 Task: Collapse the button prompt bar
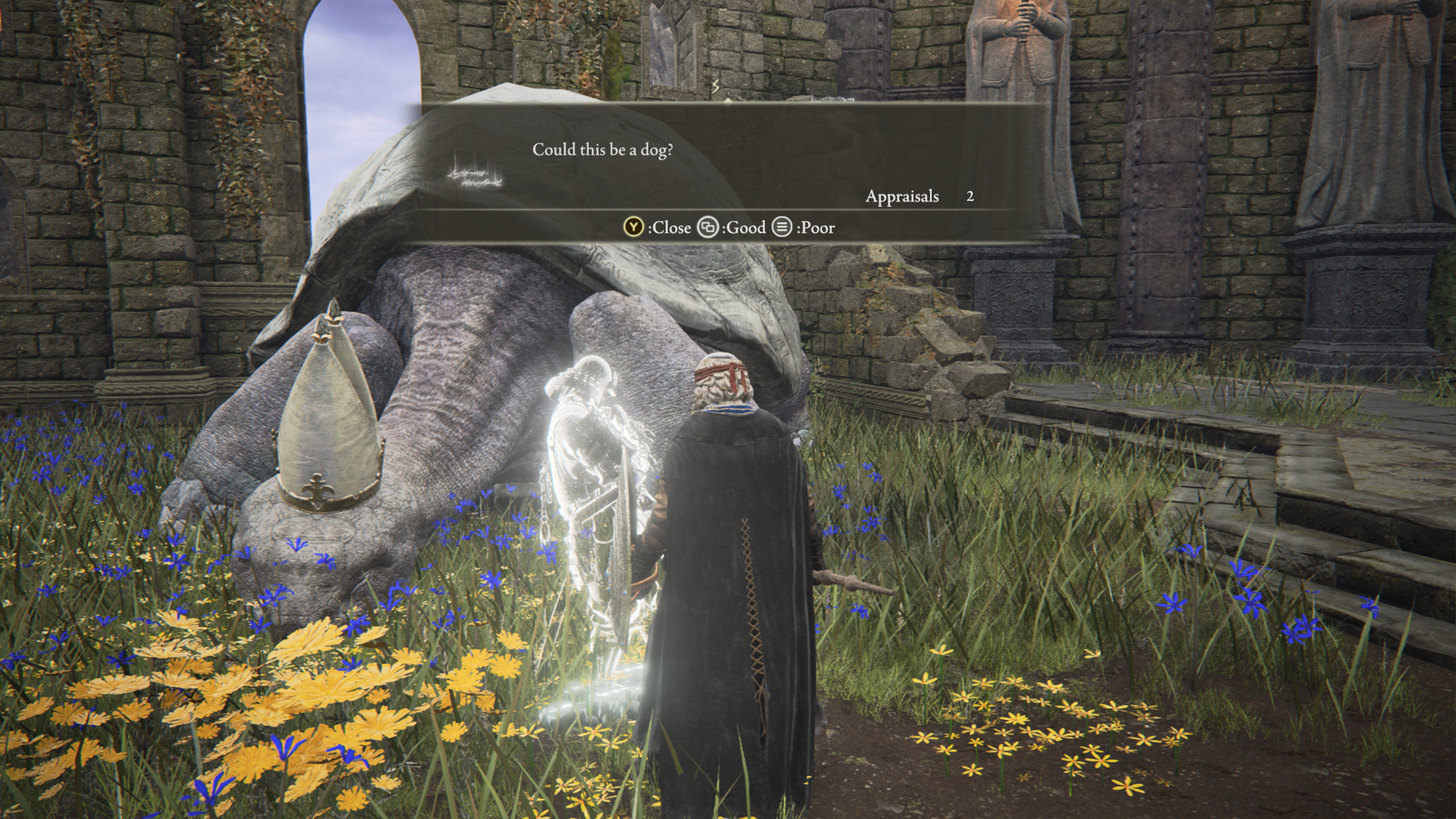click(728, 228)
